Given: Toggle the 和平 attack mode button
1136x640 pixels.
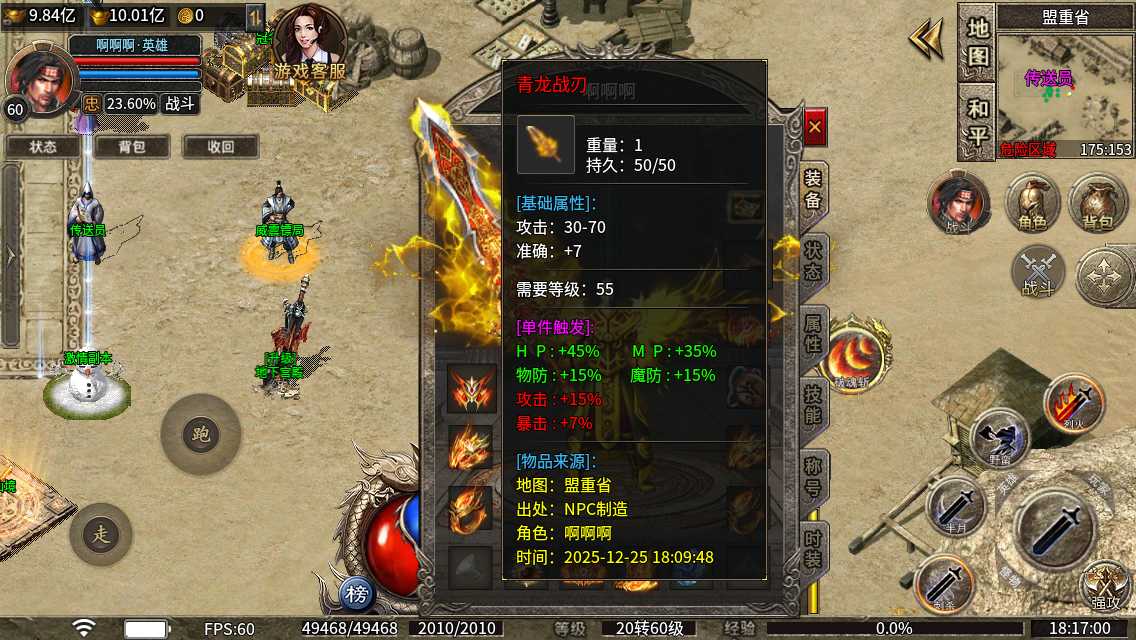Looking at the screenshot, I should tap(977, 120).
